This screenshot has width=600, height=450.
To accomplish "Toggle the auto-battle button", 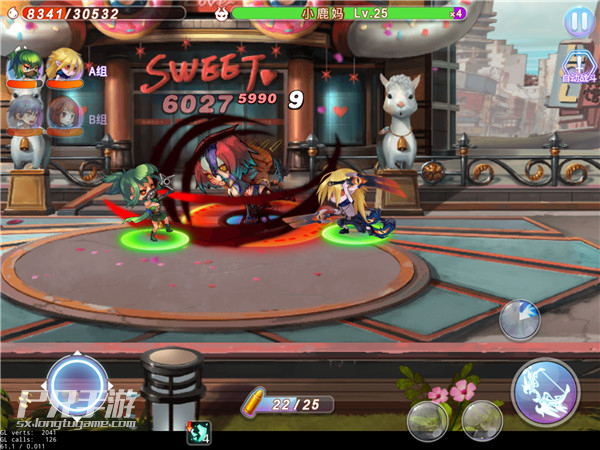I will (x=577, y=63).
